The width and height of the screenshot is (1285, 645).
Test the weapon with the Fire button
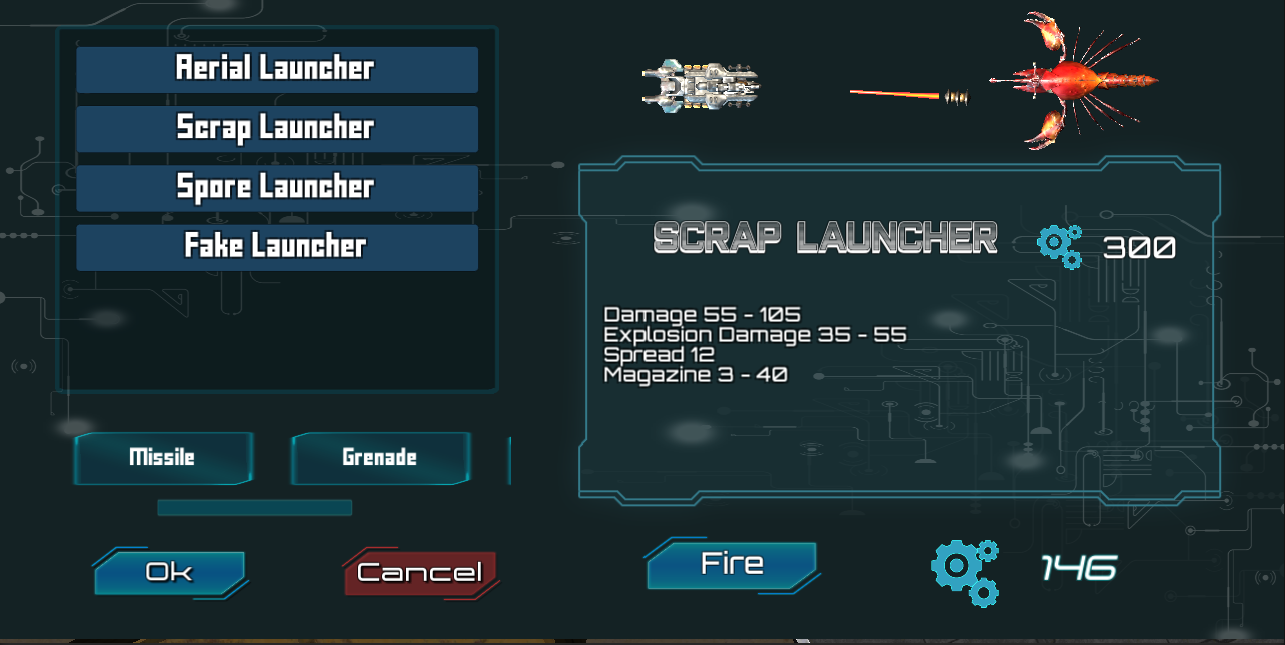pyautogui.click(x=732, y=564)
